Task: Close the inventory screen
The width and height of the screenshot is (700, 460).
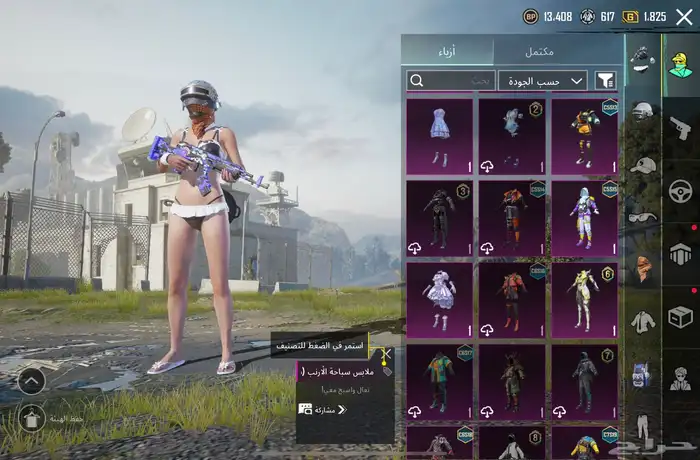Action: coord(683,17)
